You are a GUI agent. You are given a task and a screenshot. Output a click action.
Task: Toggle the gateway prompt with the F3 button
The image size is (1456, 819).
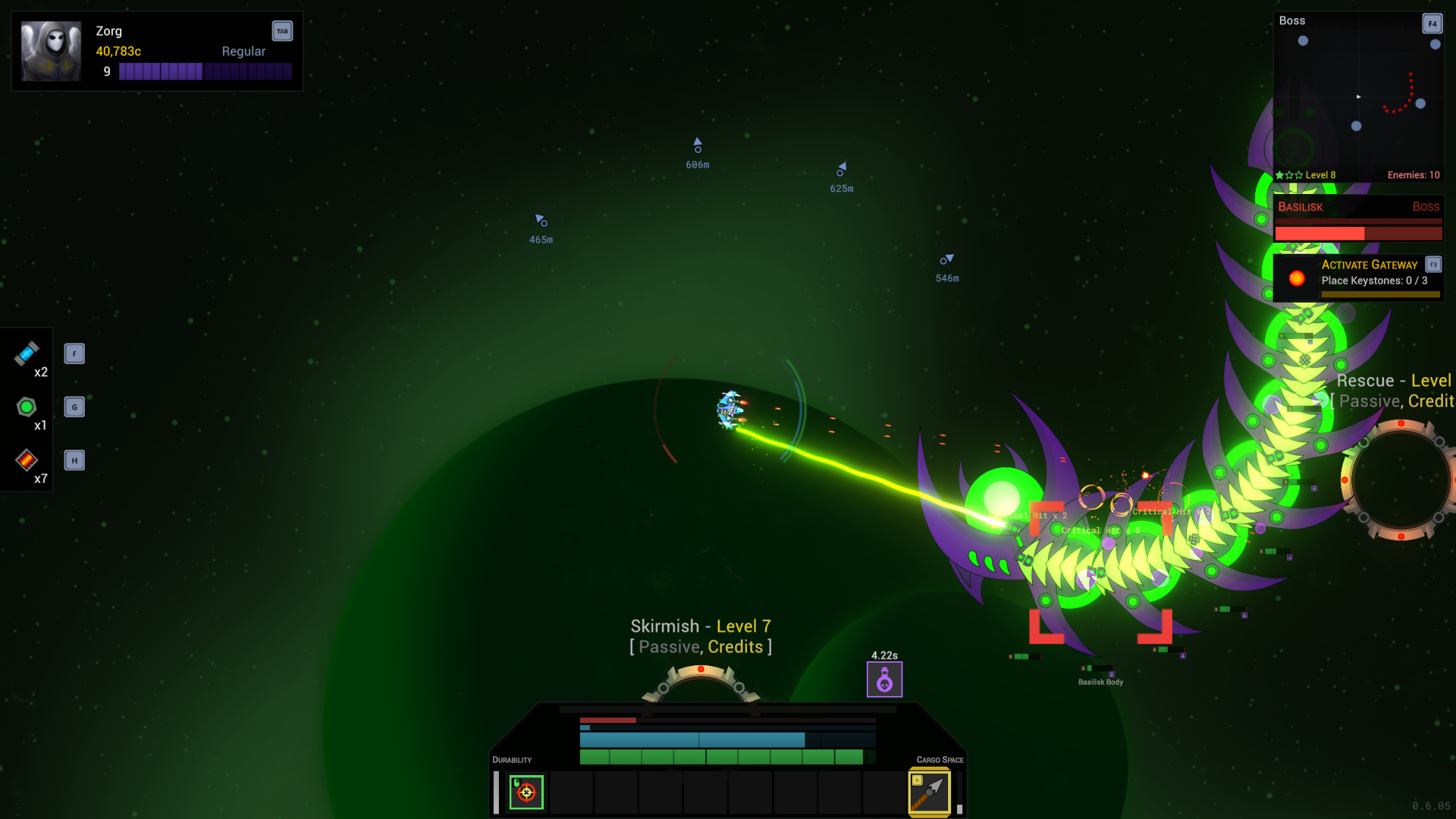[1434, 265]
